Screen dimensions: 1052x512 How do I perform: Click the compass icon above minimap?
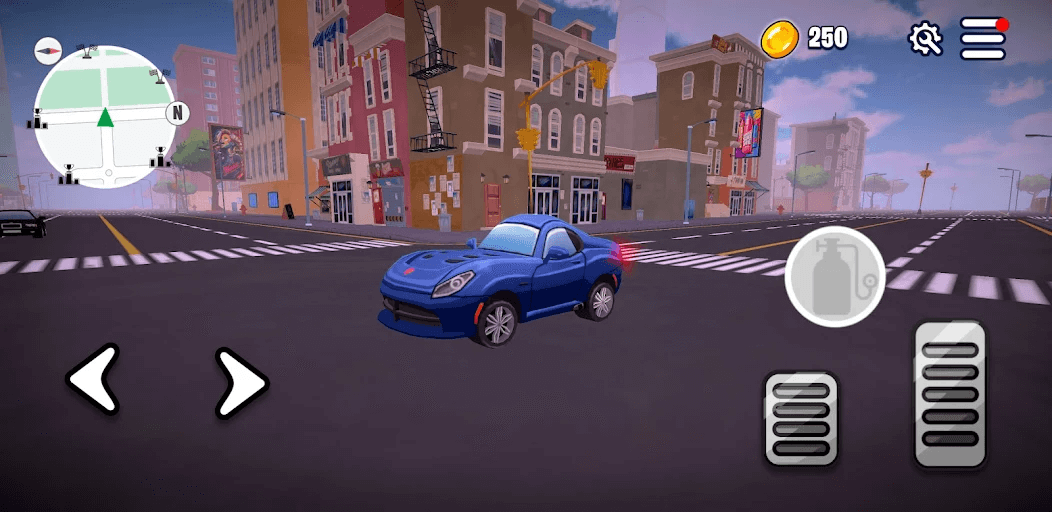tap(48, 48)
